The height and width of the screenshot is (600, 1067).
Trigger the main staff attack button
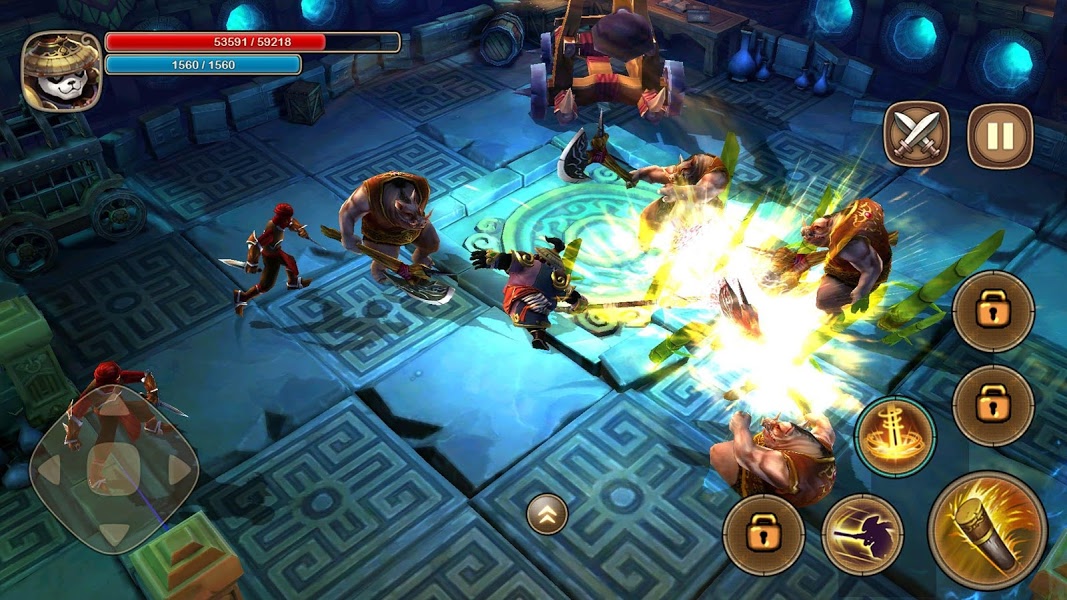point(987,529)
